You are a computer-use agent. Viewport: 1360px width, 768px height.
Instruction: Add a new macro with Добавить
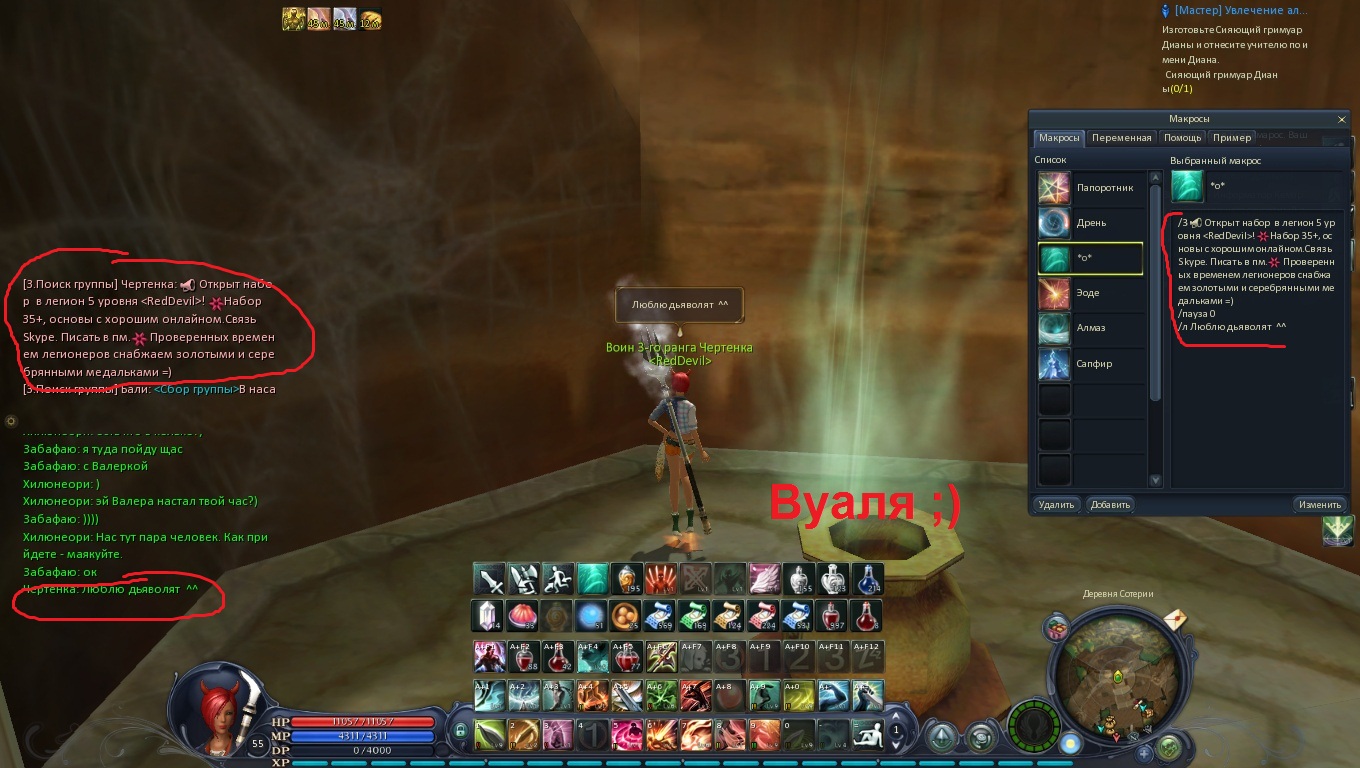pyautogui.click(x=1110, y=504)
